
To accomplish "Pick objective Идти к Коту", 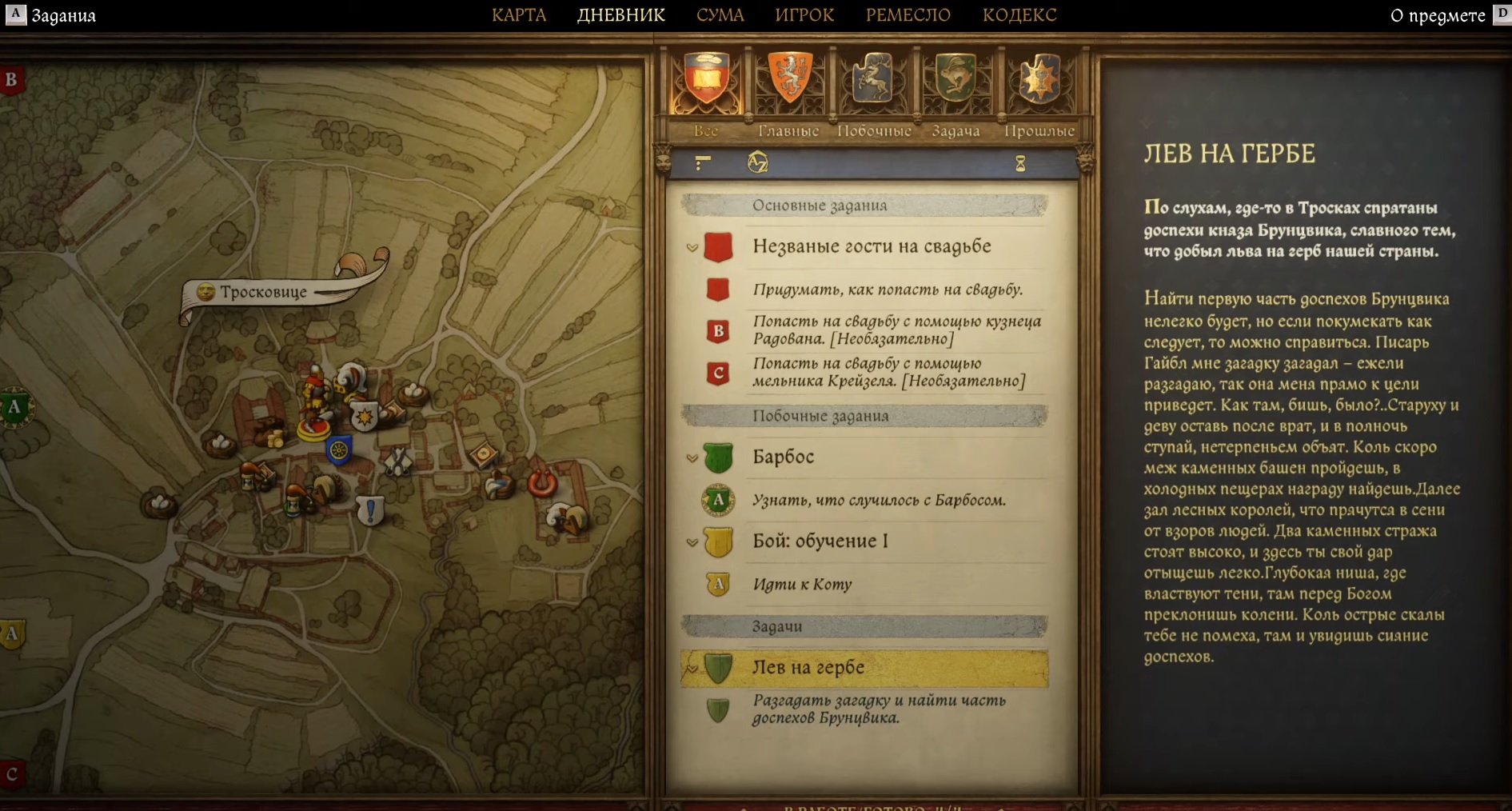I will coord(802,585).
